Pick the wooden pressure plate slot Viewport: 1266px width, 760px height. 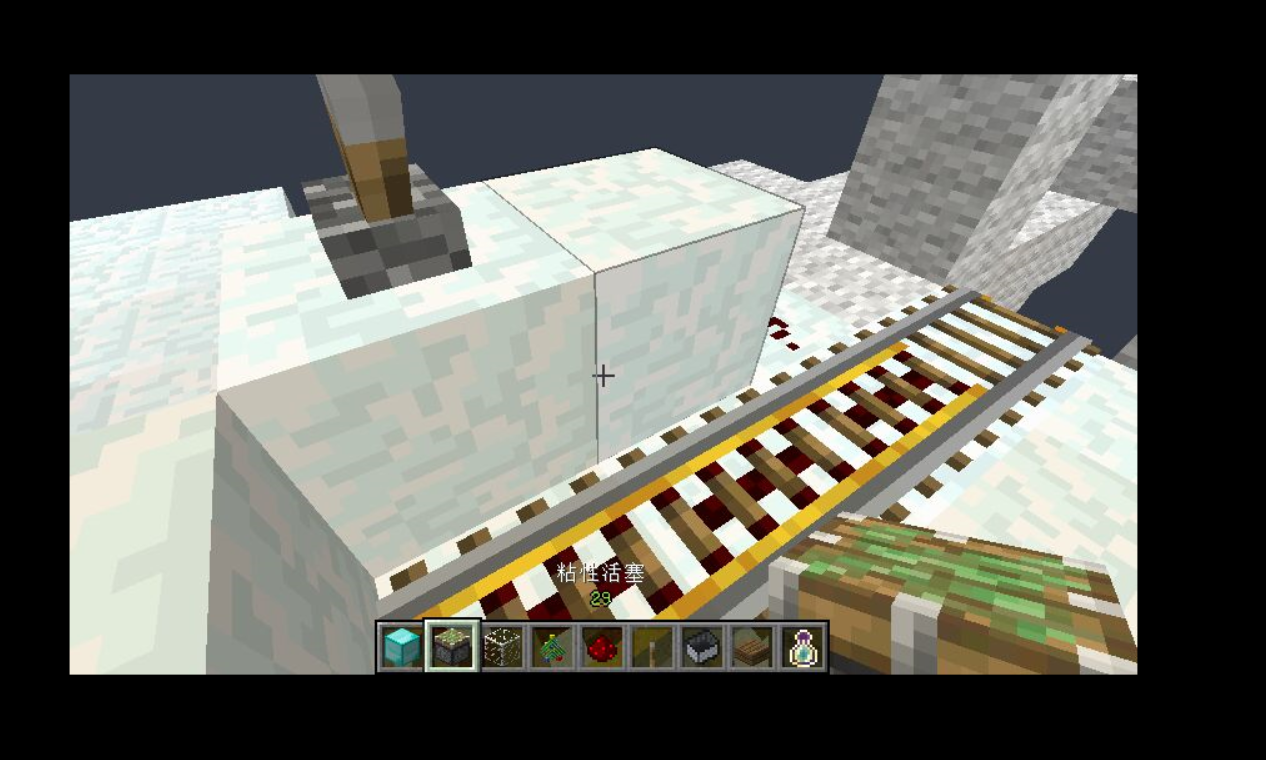[752, 647]
